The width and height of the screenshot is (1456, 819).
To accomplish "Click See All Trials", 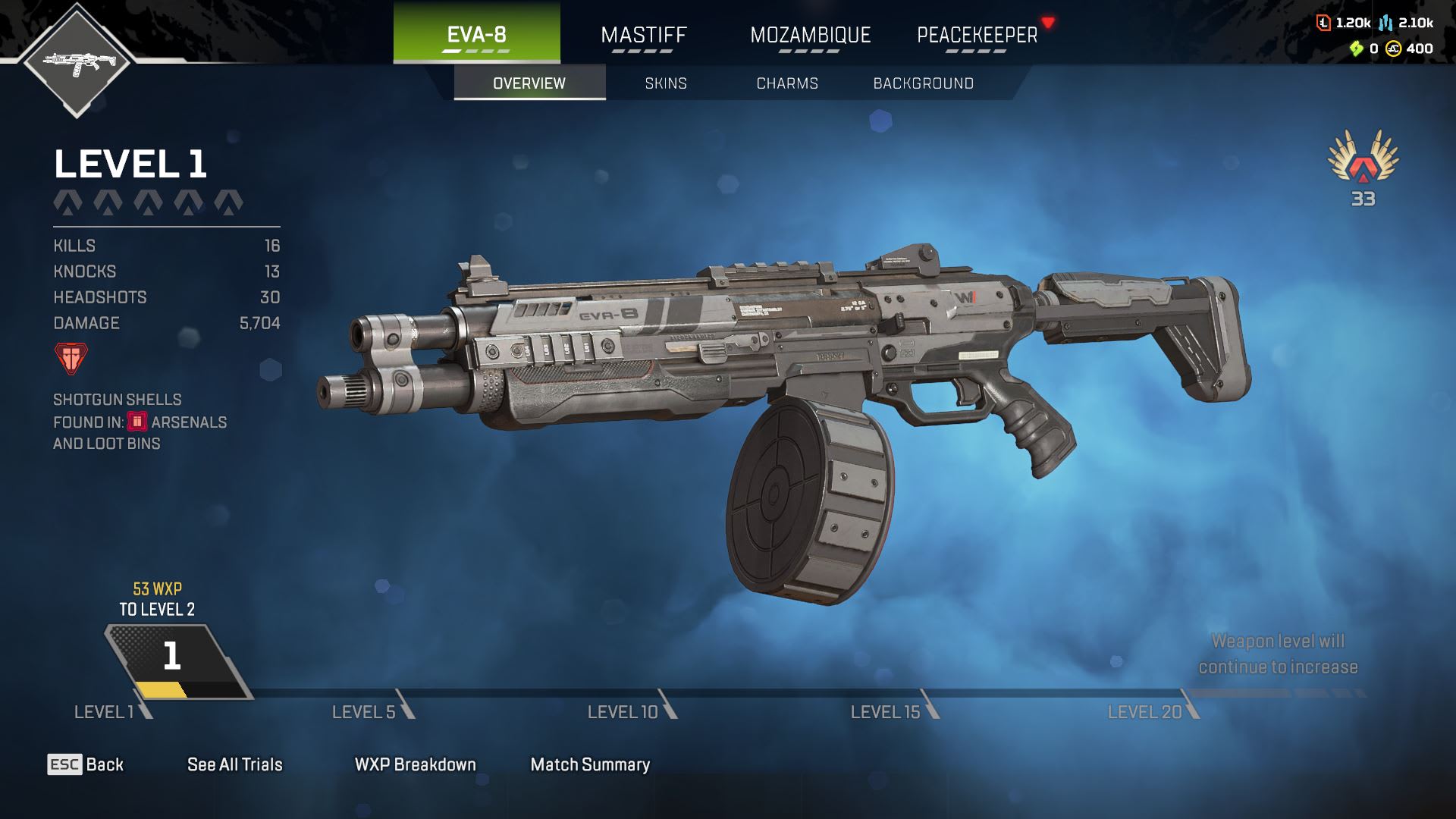I will (x=234, y=764).
